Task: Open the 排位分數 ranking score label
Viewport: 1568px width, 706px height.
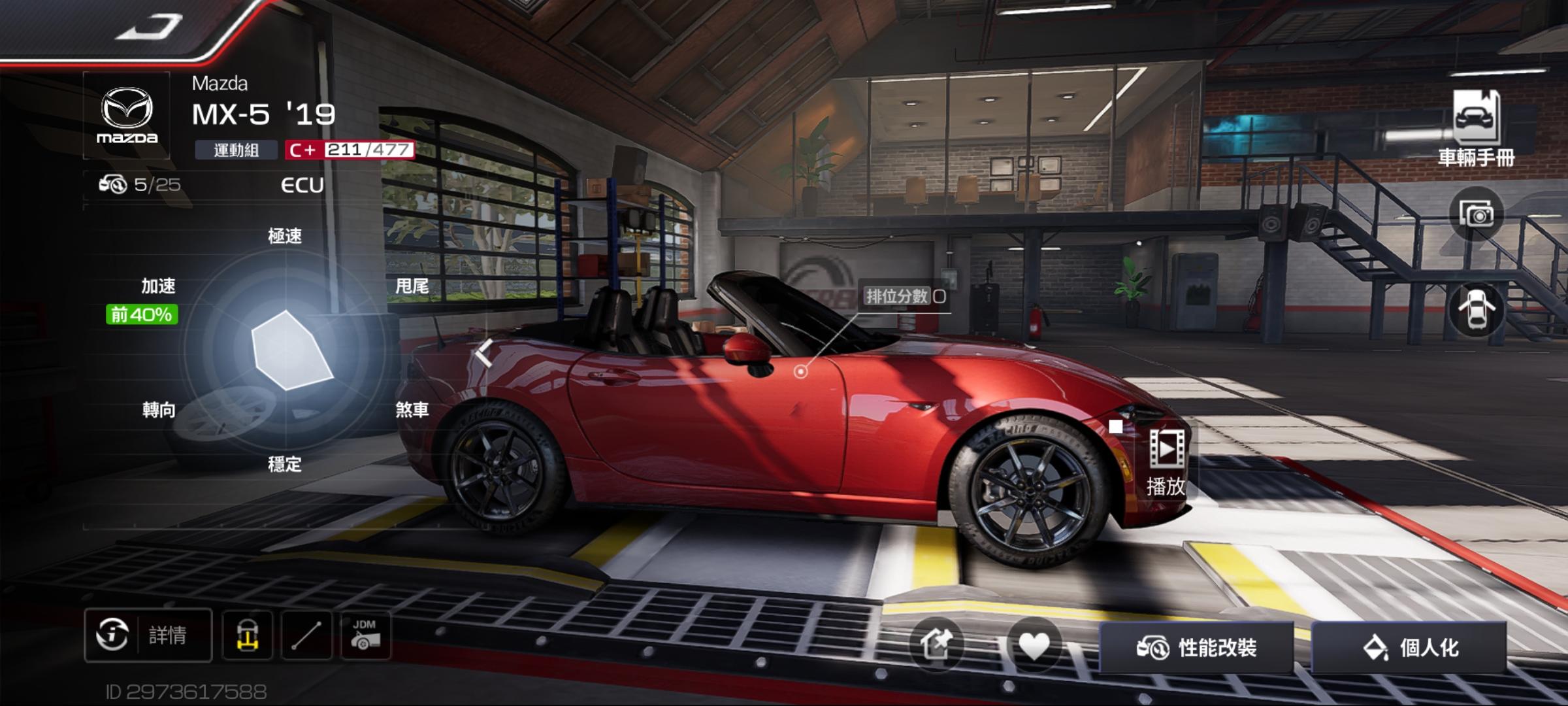Action: click(x=905, y=297)
